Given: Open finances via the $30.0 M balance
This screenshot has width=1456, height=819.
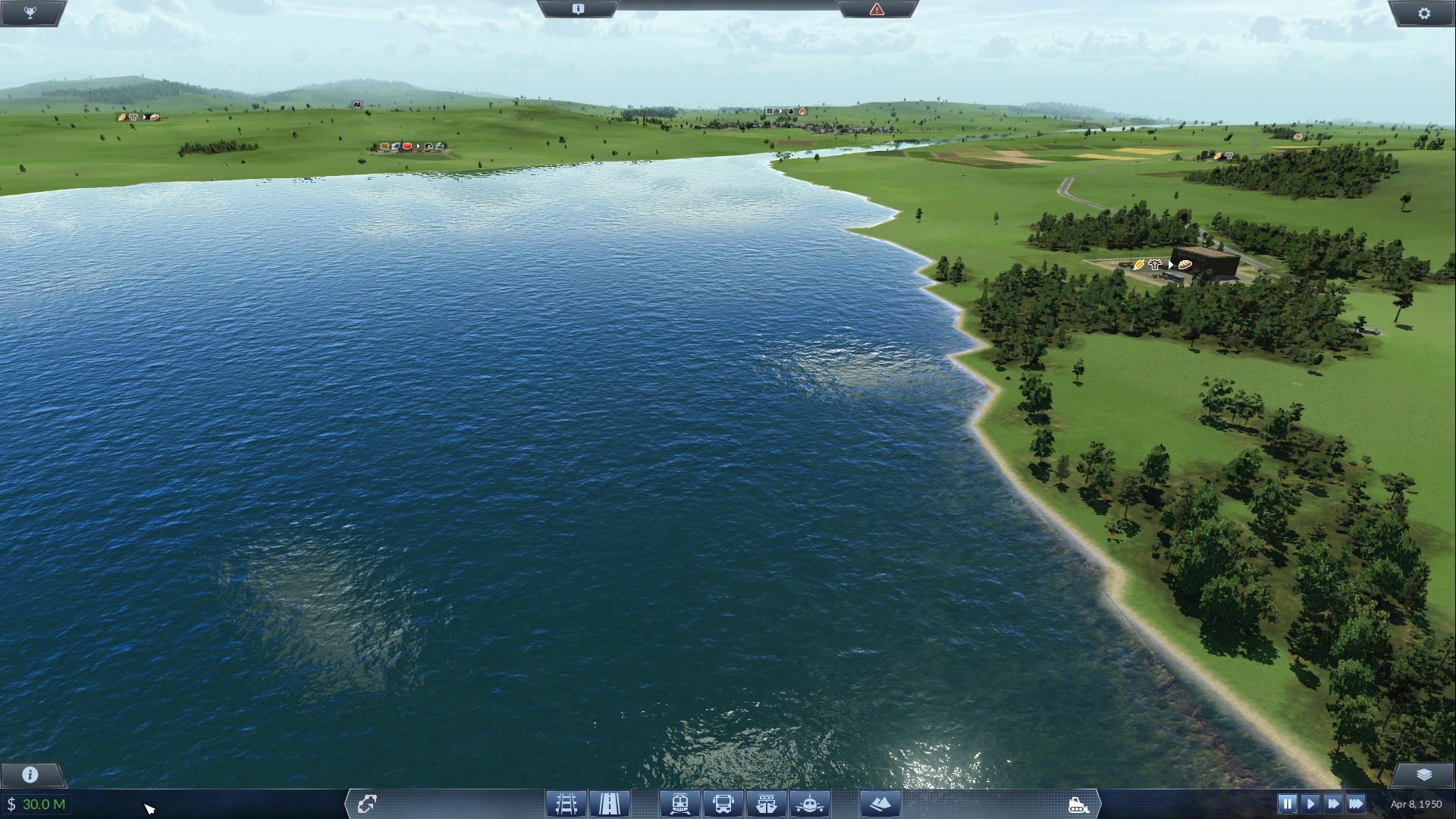Looking at the screenshot, I should coord(36,804).
